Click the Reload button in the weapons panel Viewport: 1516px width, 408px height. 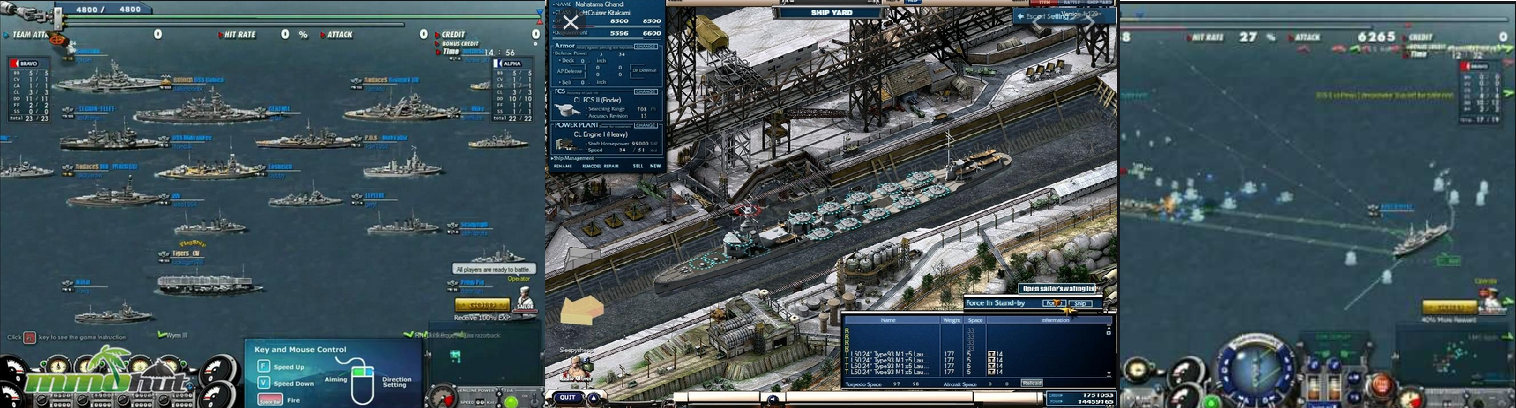[1031, 383]
